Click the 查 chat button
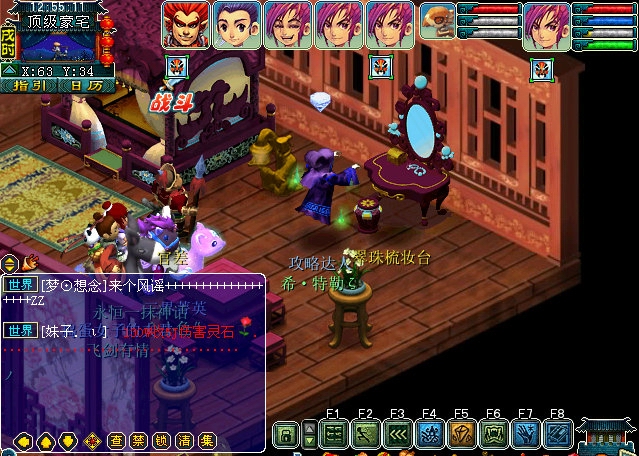Screen dimensions: 639x456 (x=116, y=440)
